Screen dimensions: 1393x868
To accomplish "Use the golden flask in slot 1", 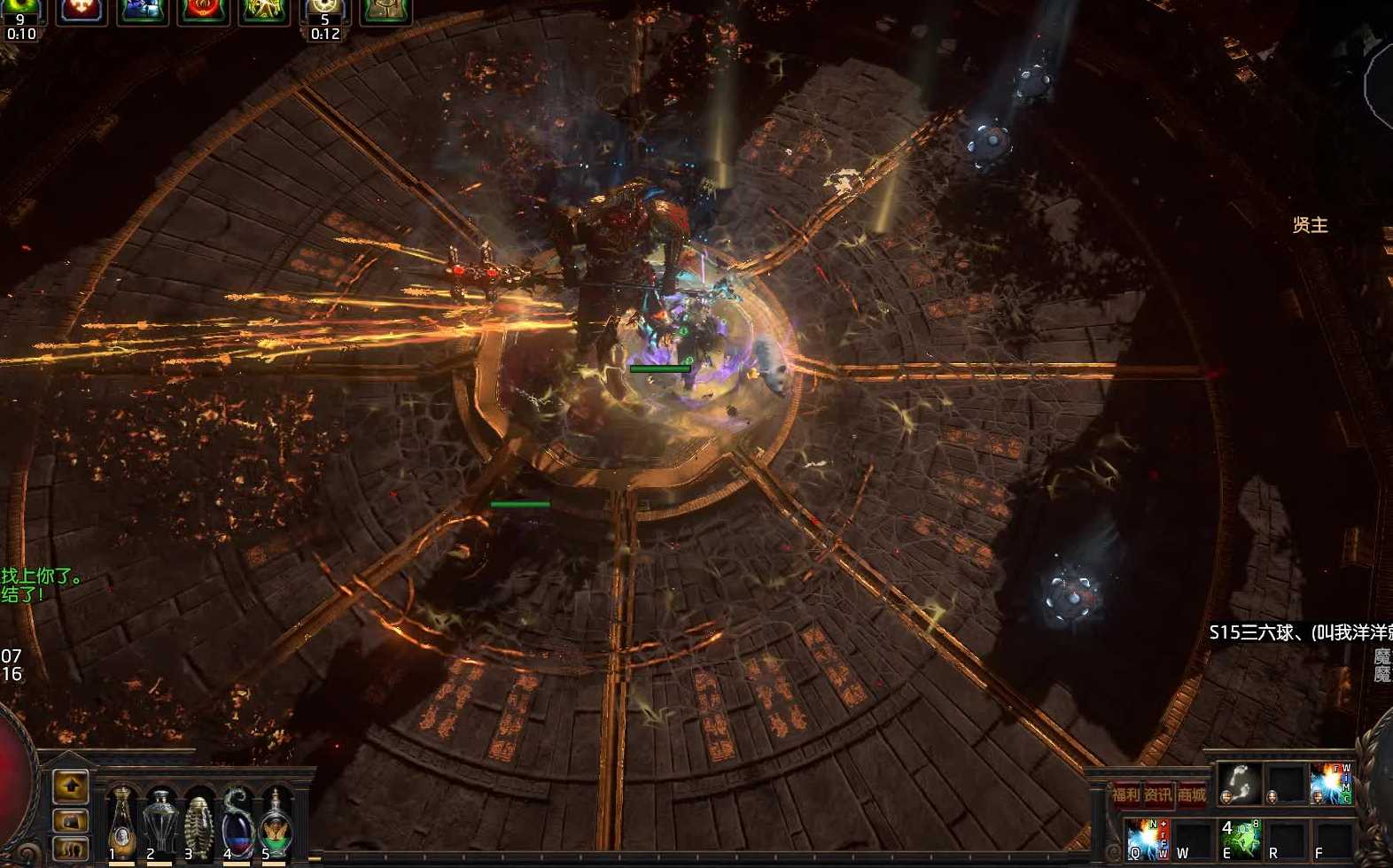I will 121,823.
